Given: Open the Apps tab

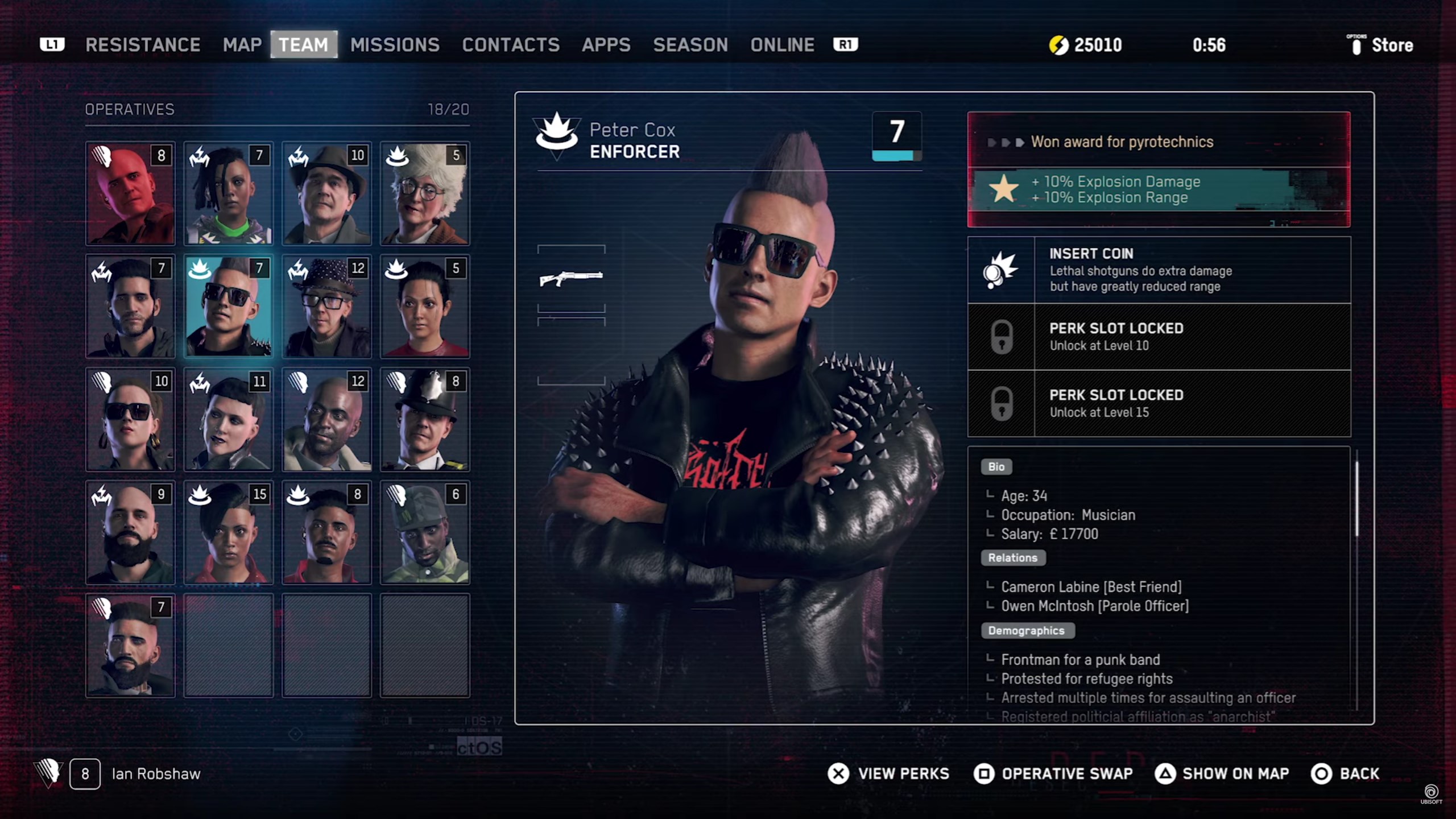Looking at the screenshot, I should tap(606, 45).
